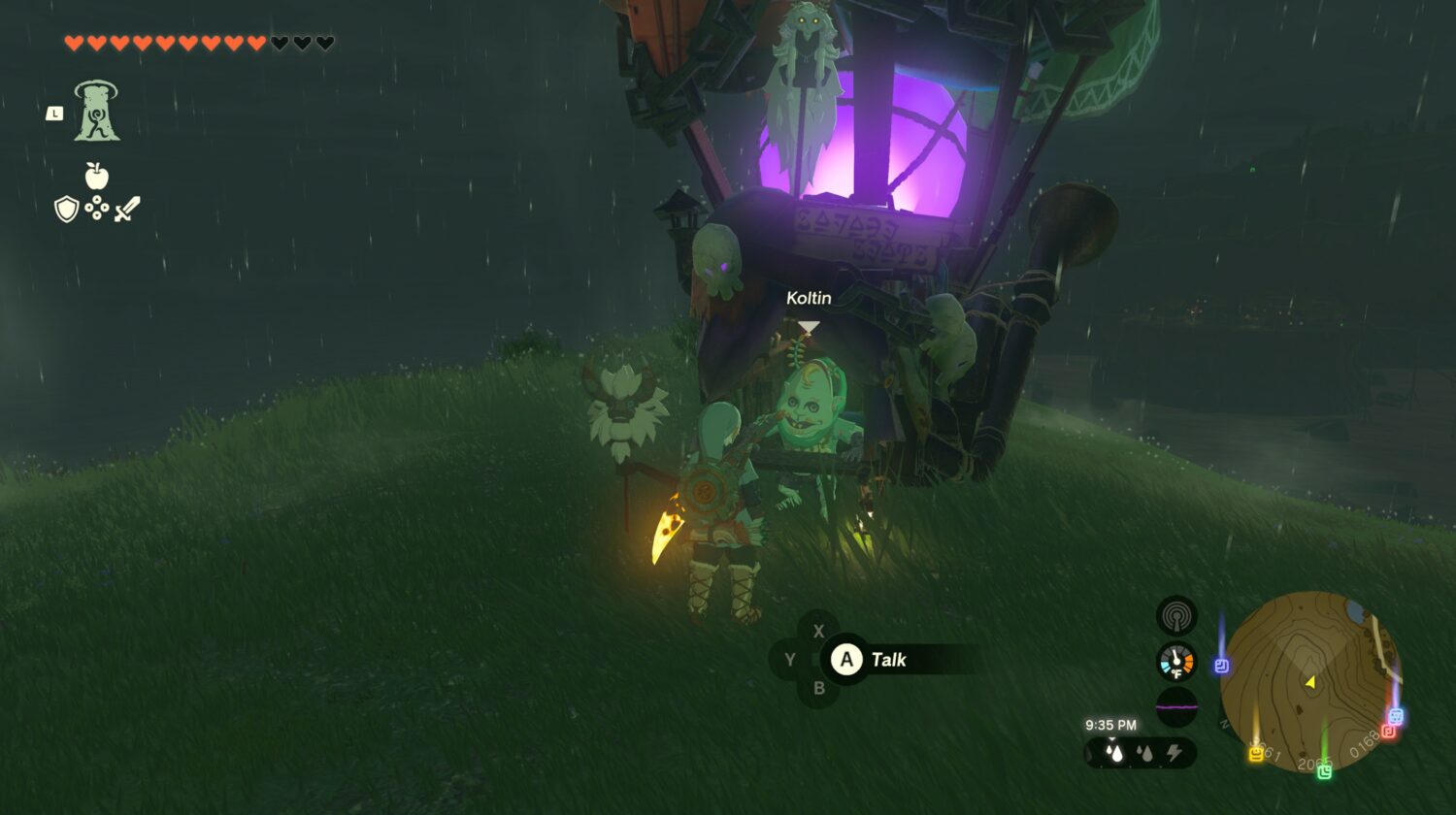1456x815 pixels.
Task: Click the yellow marker on the minimap
Action: 1256,754
